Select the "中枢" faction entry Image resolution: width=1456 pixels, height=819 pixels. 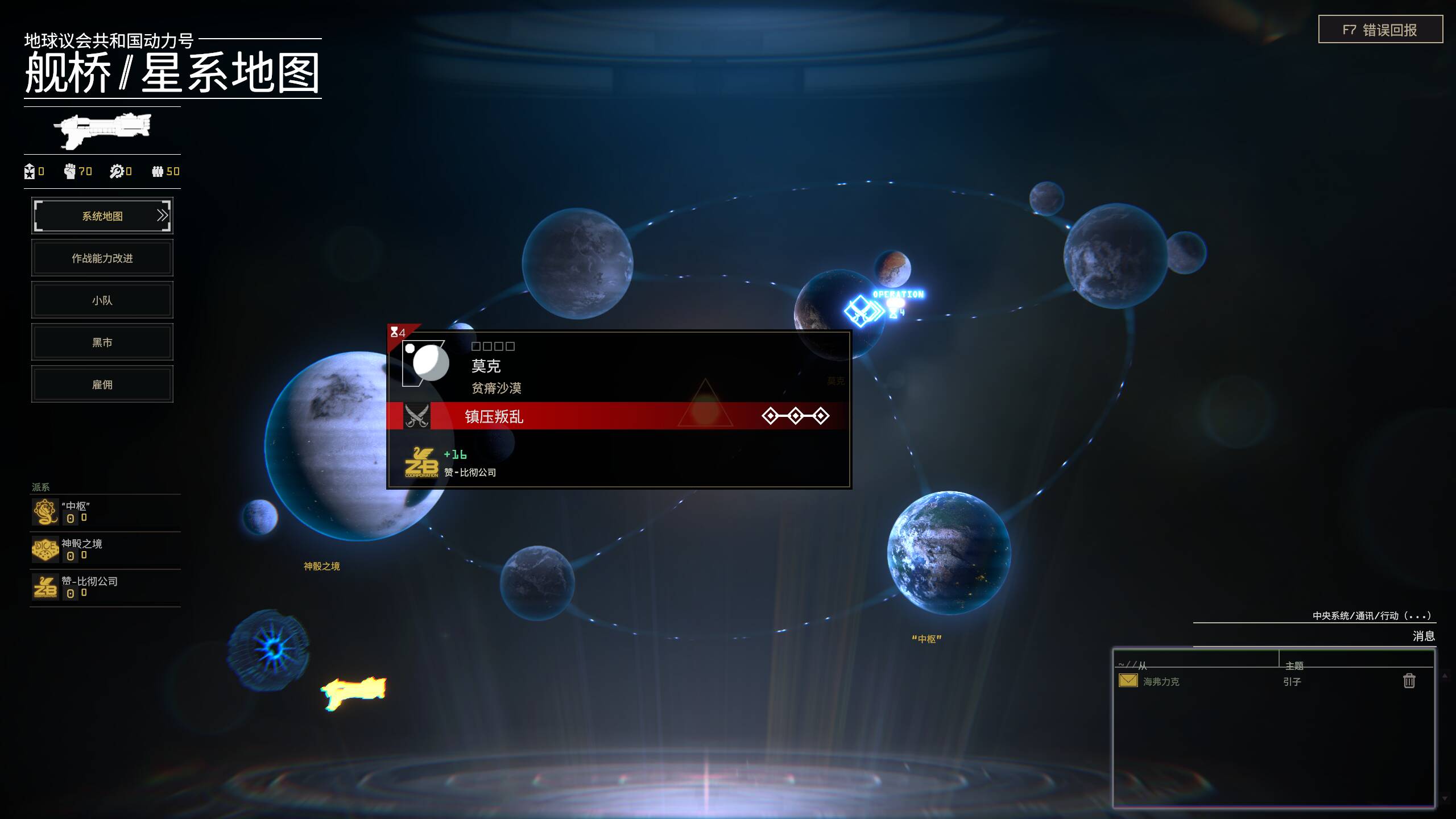tap(105, 512)
